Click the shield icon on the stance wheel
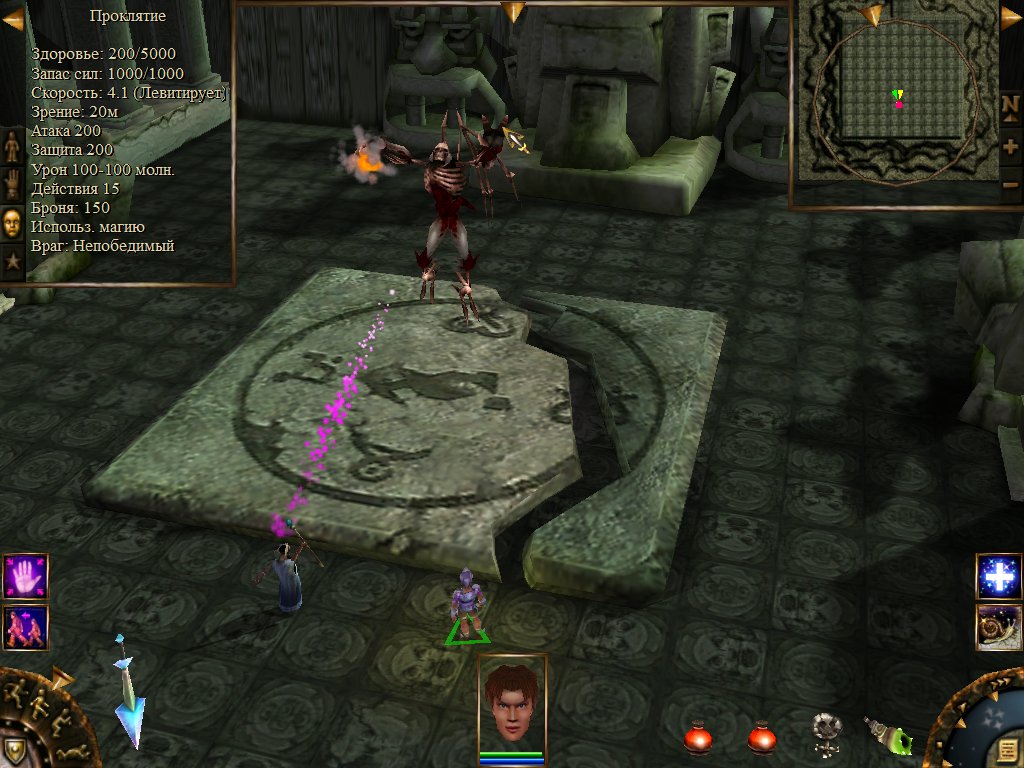This screenshot has width=1024, height=768. (14, 749)
